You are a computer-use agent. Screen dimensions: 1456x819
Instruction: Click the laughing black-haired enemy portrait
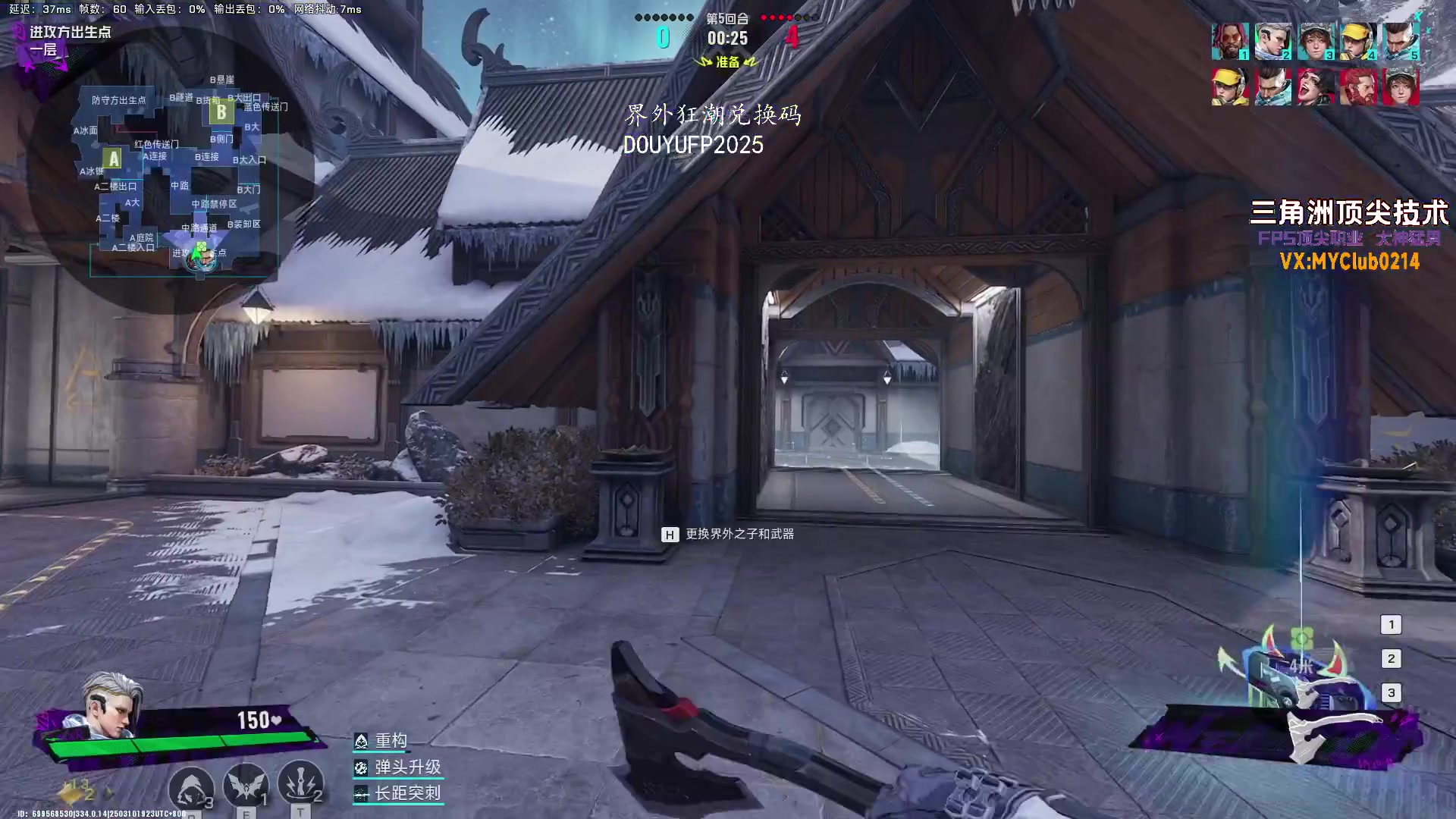1316,86
